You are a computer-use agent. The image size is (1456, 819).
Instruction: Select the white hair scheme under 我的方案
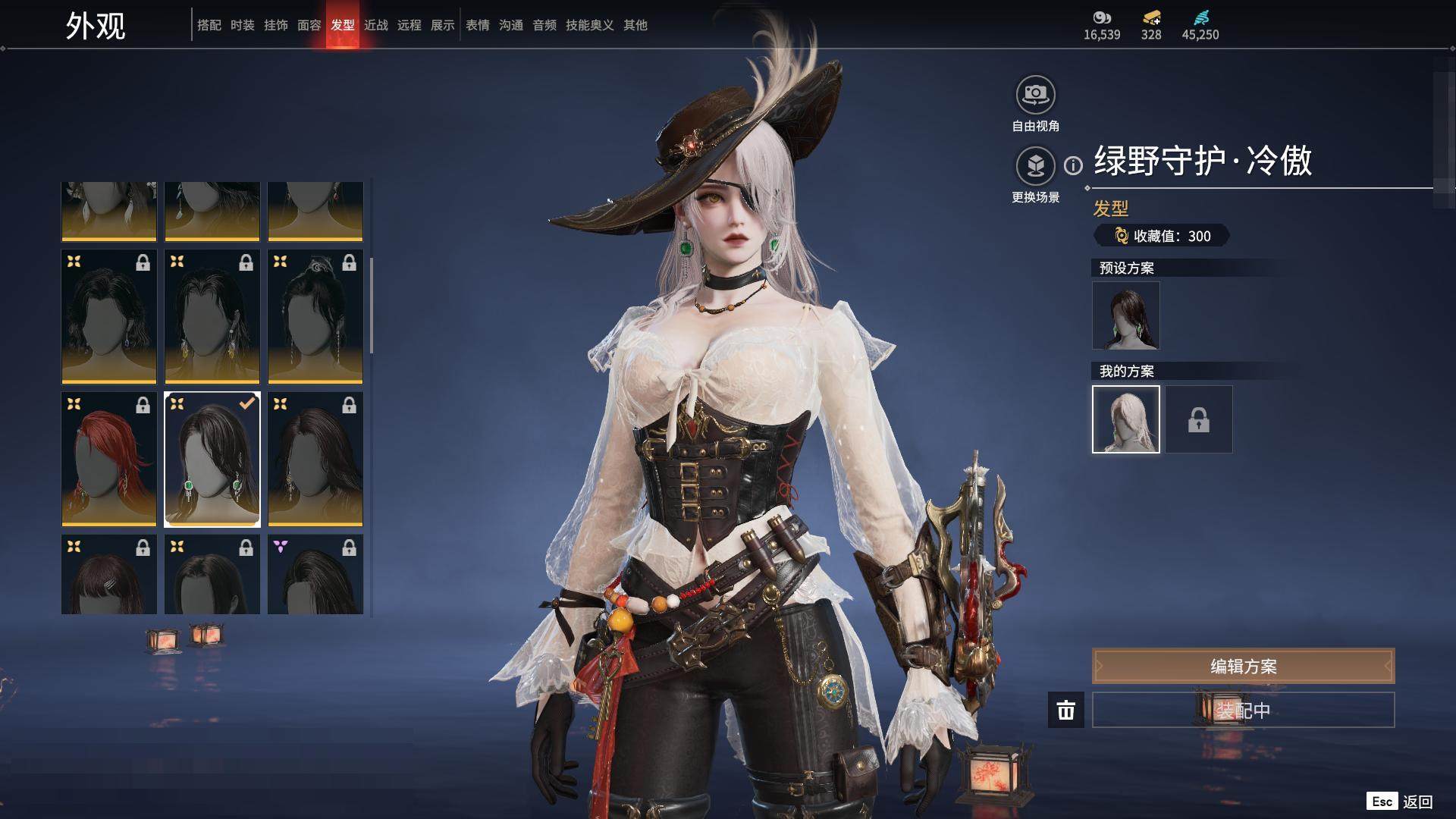[1125, 419]
